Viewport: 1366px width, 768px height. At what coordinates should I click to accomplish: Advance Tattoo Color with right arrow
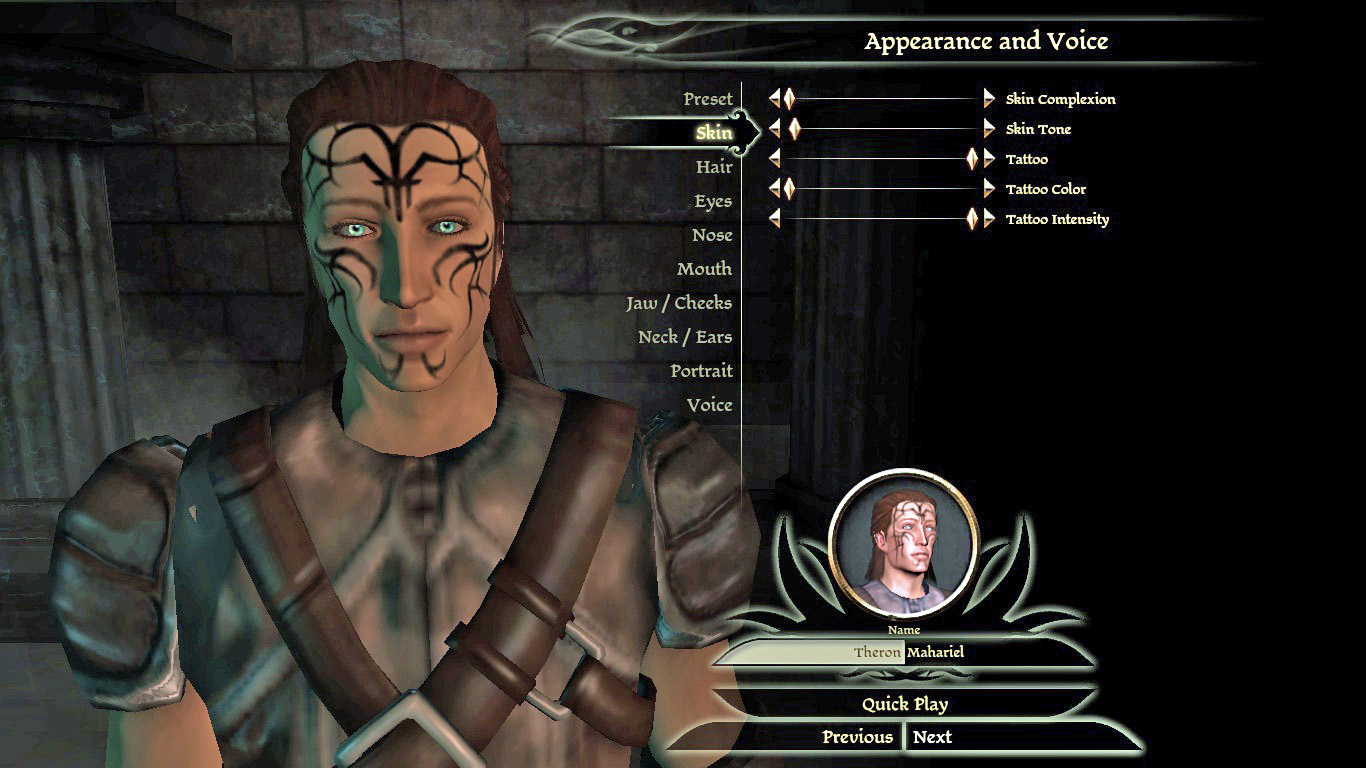[x=989, y=189]
